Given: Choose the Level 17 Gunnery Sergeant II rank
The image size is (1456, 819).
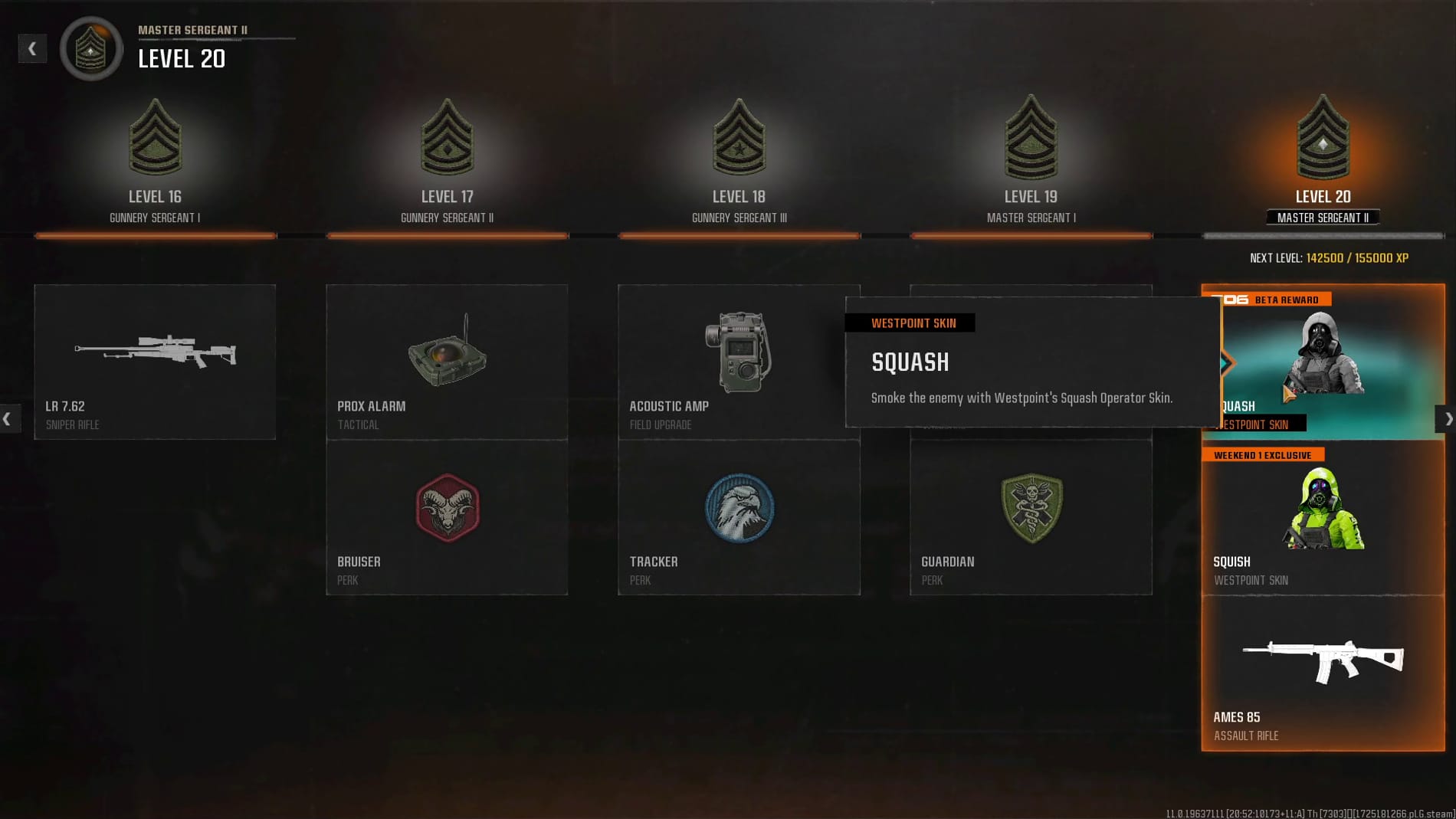Looking at the screenshot, I should click(x=447, y=161).
